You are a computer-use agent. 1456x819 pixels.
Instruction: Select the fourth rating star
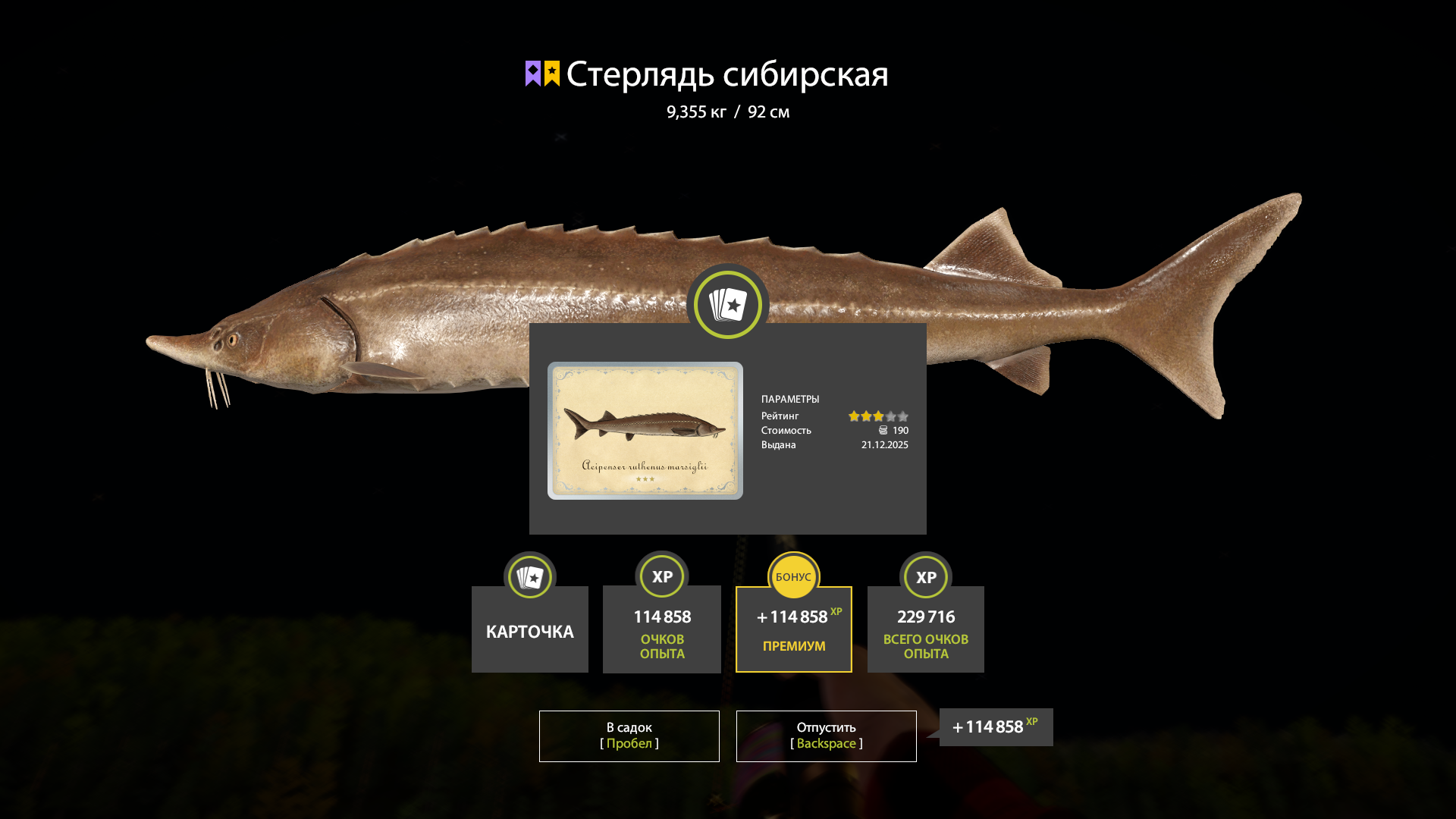tap(890, 416)
